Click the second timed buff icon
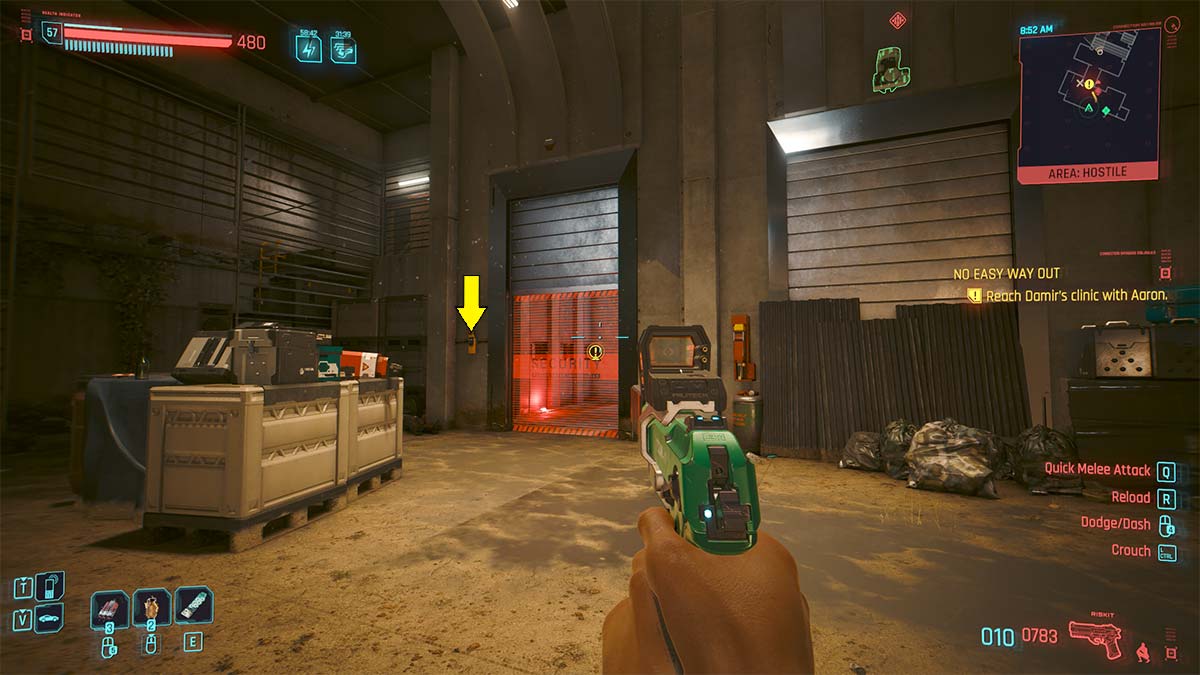Image resolution: width=1200 pixels, height=675 pixels. (343, 47)
